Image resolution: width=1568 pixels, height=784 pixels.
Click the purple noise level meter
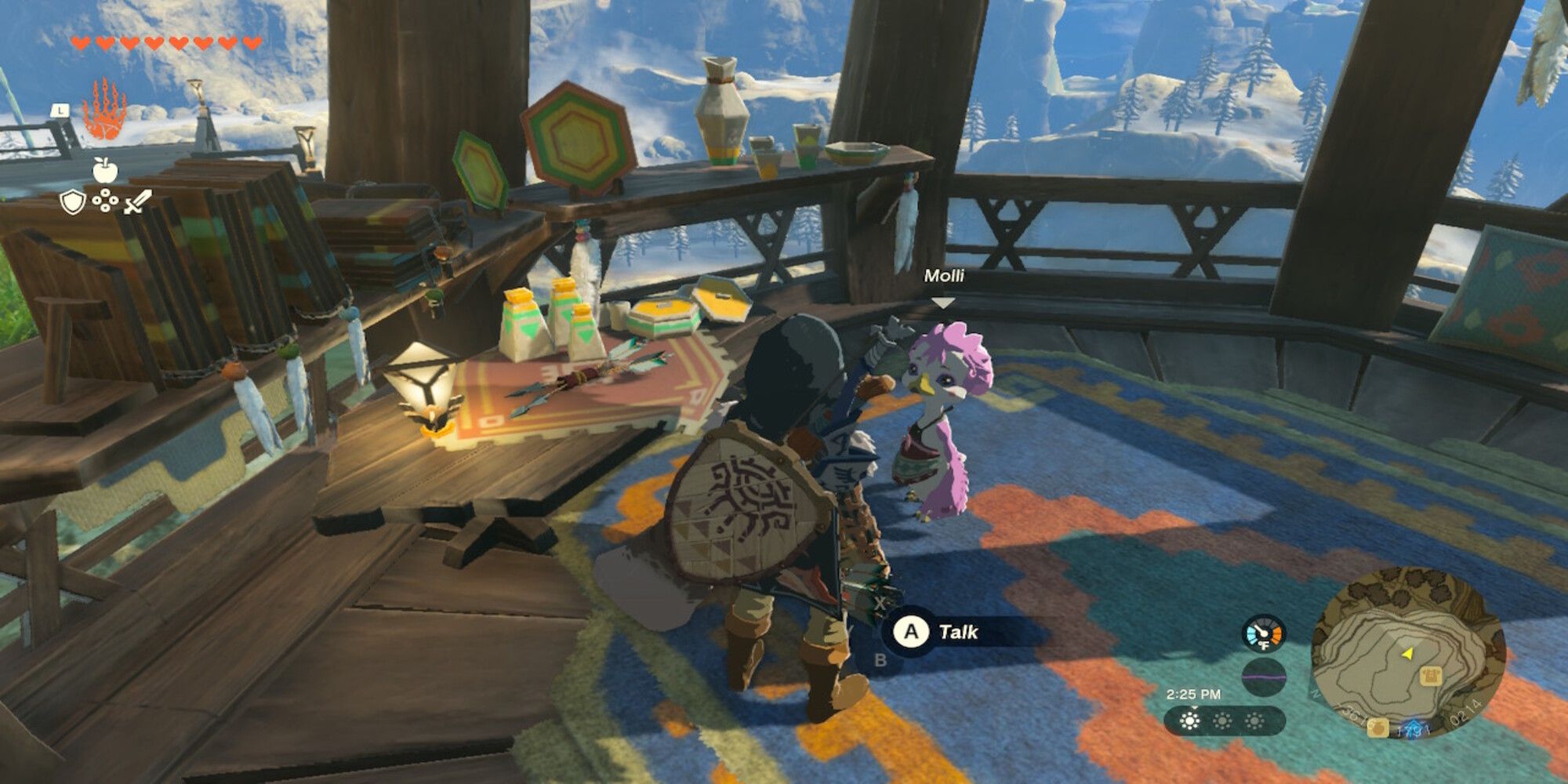coord(1264,677)
